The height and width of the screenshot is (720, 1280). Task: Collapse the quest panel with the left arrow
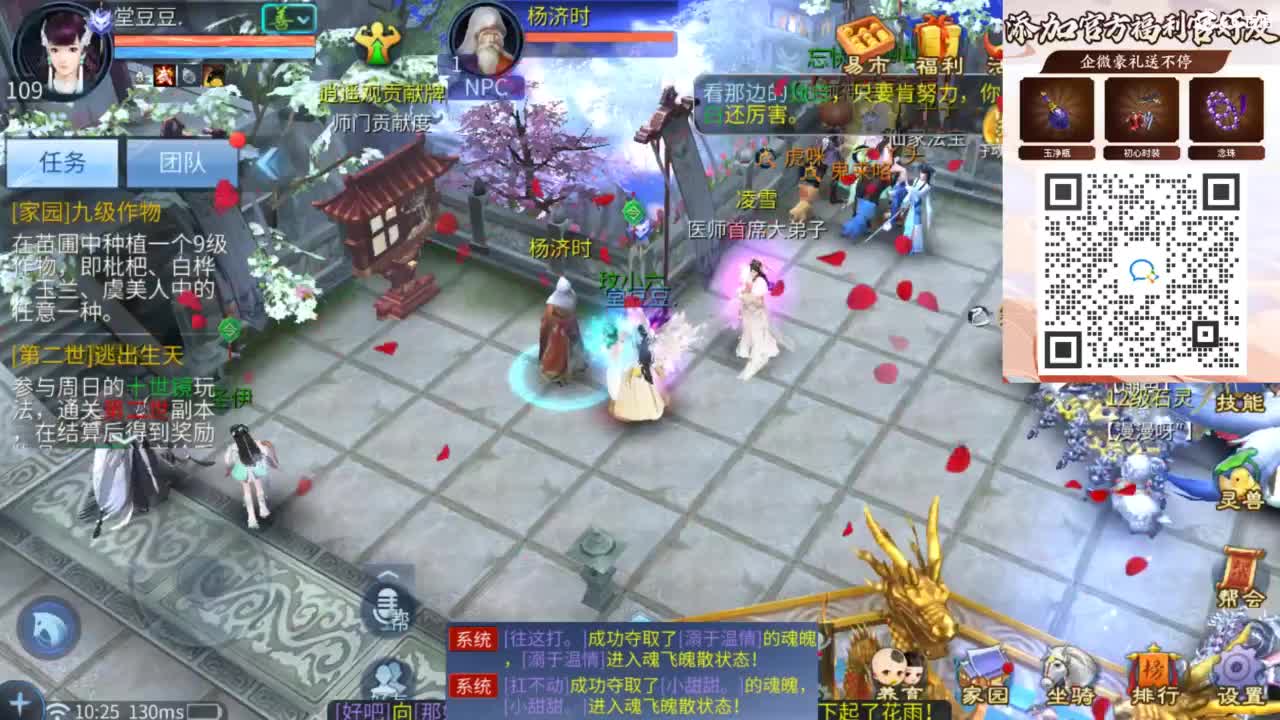tap(267, 162)
